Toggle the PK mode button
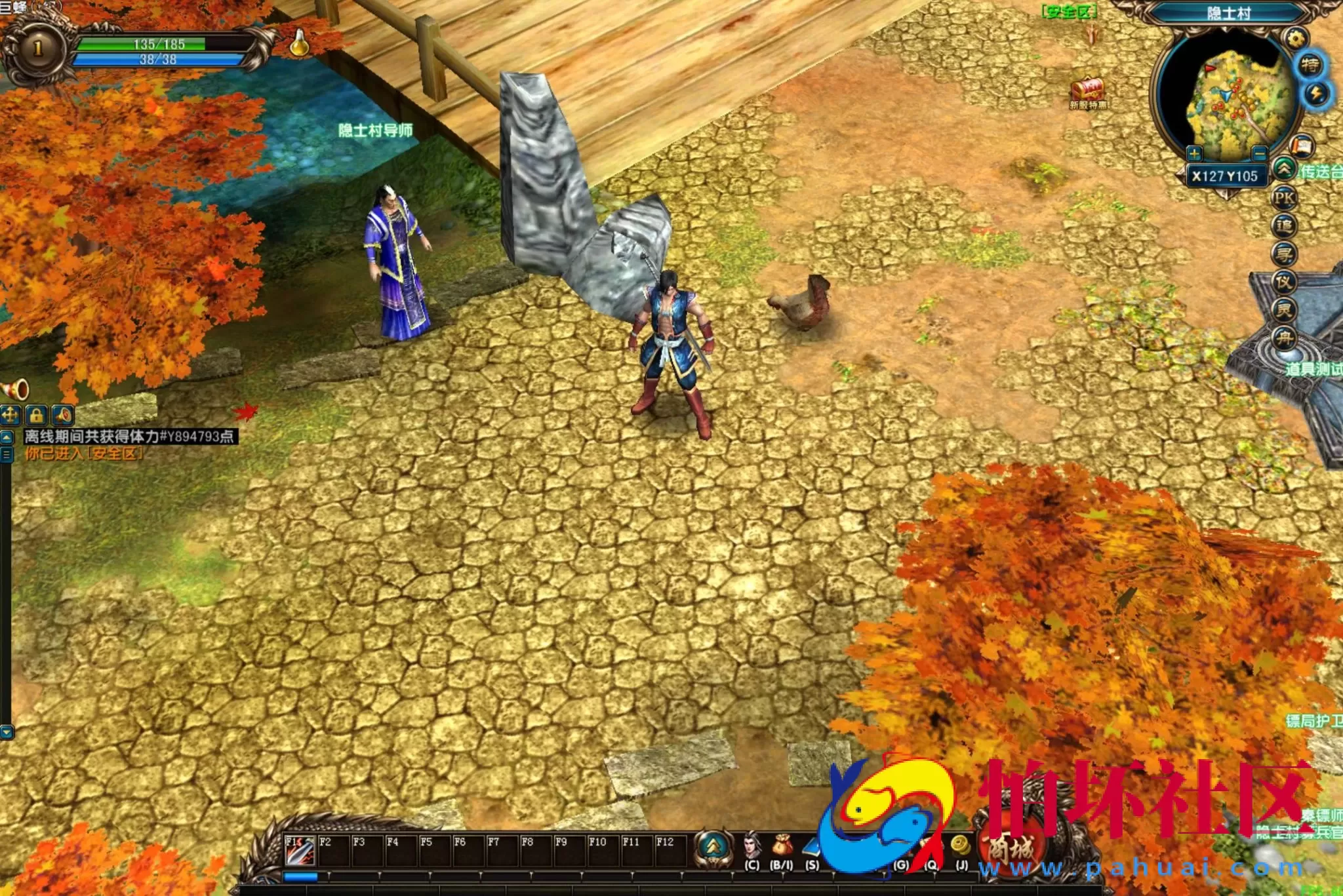 pos(1284,198)
